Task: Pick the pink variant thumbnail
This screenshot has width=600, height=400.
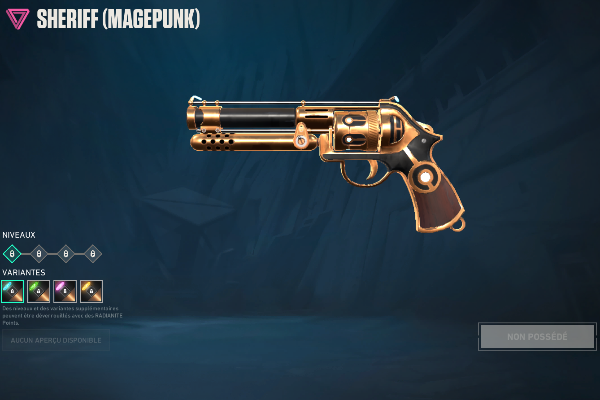Action: (65, 291)
